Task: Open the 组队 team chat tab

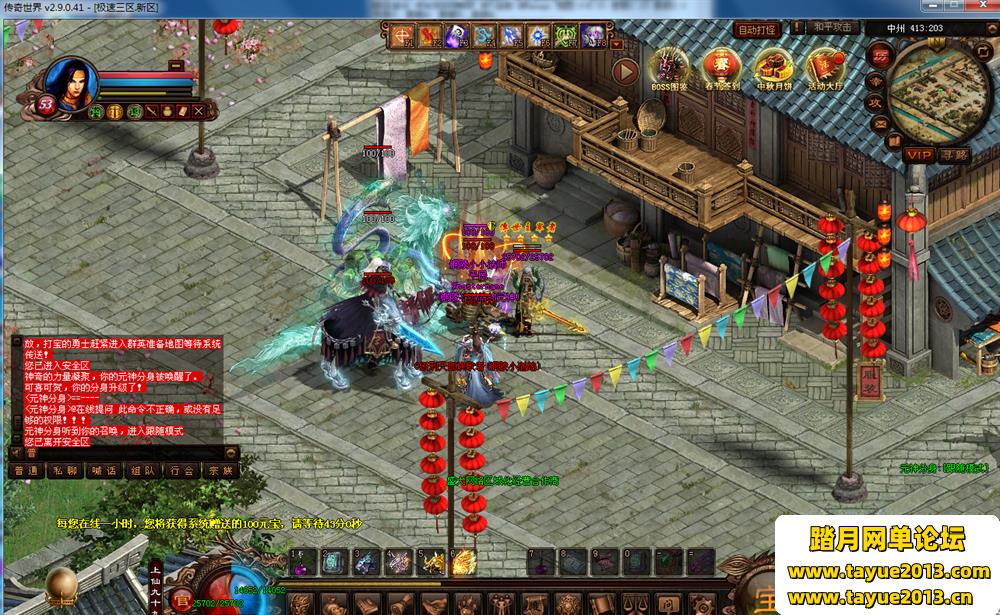Action: [142, 470]
